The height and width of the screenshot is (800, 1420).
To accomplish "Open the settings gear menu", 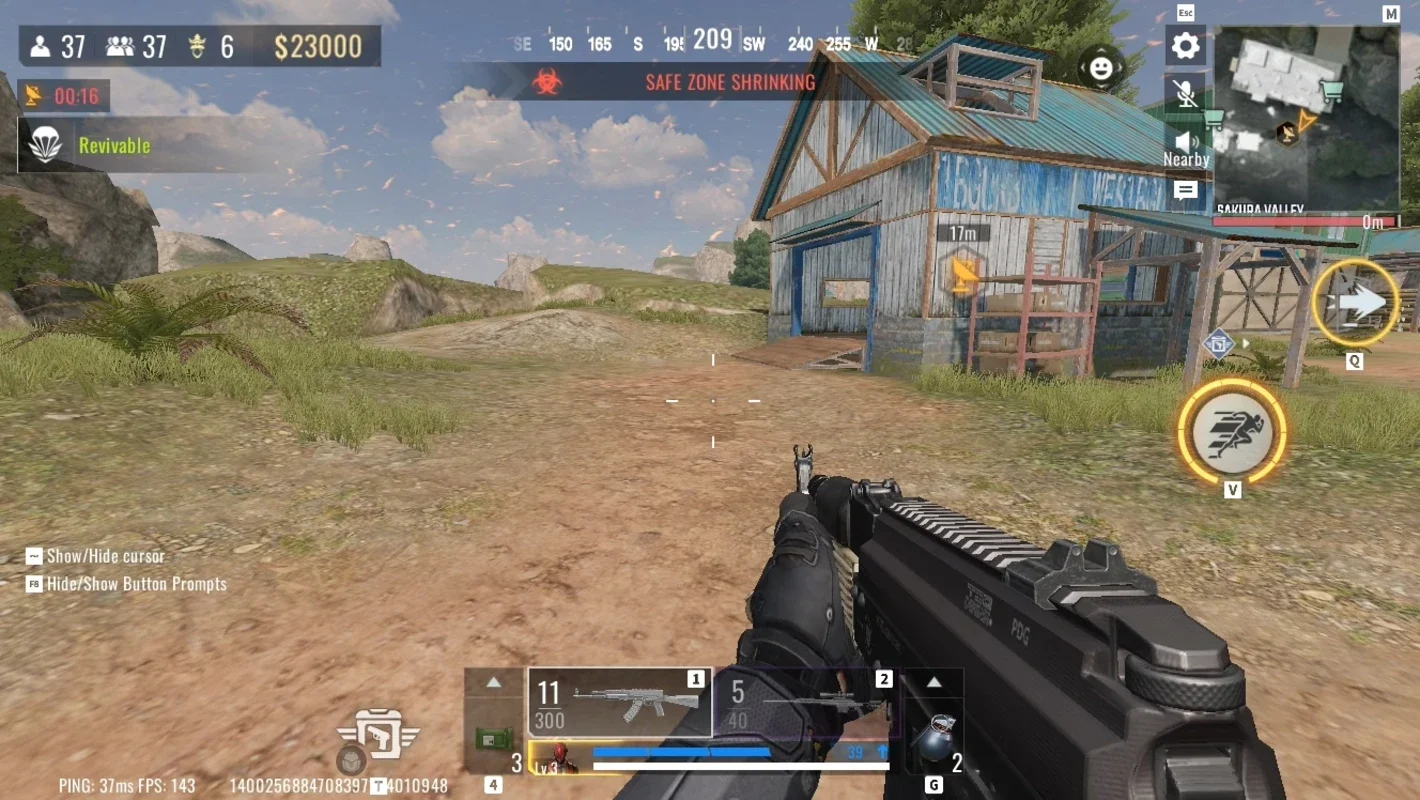I will coord(1185,46).
